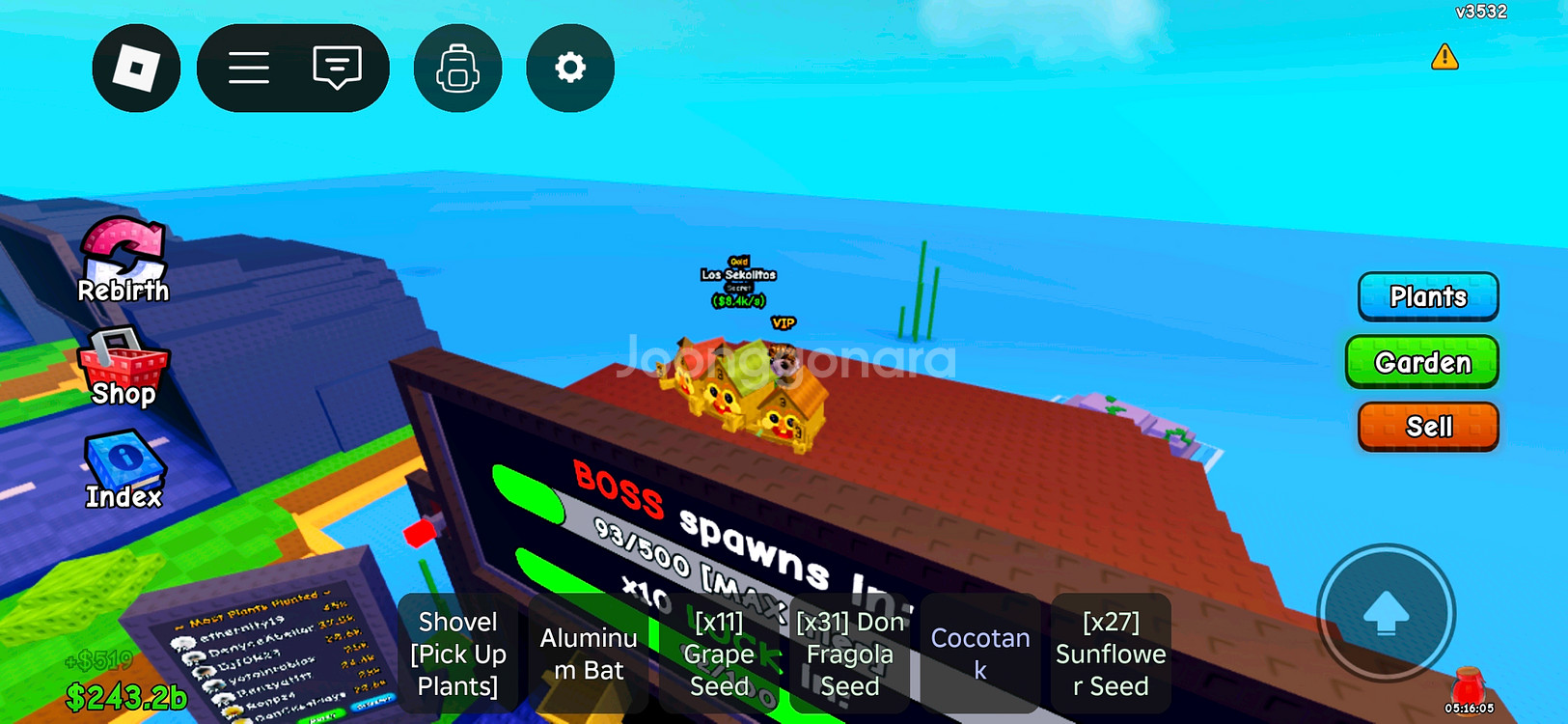
Task: Select the Sunflower Seed slot
Action: pos(1111,654)
